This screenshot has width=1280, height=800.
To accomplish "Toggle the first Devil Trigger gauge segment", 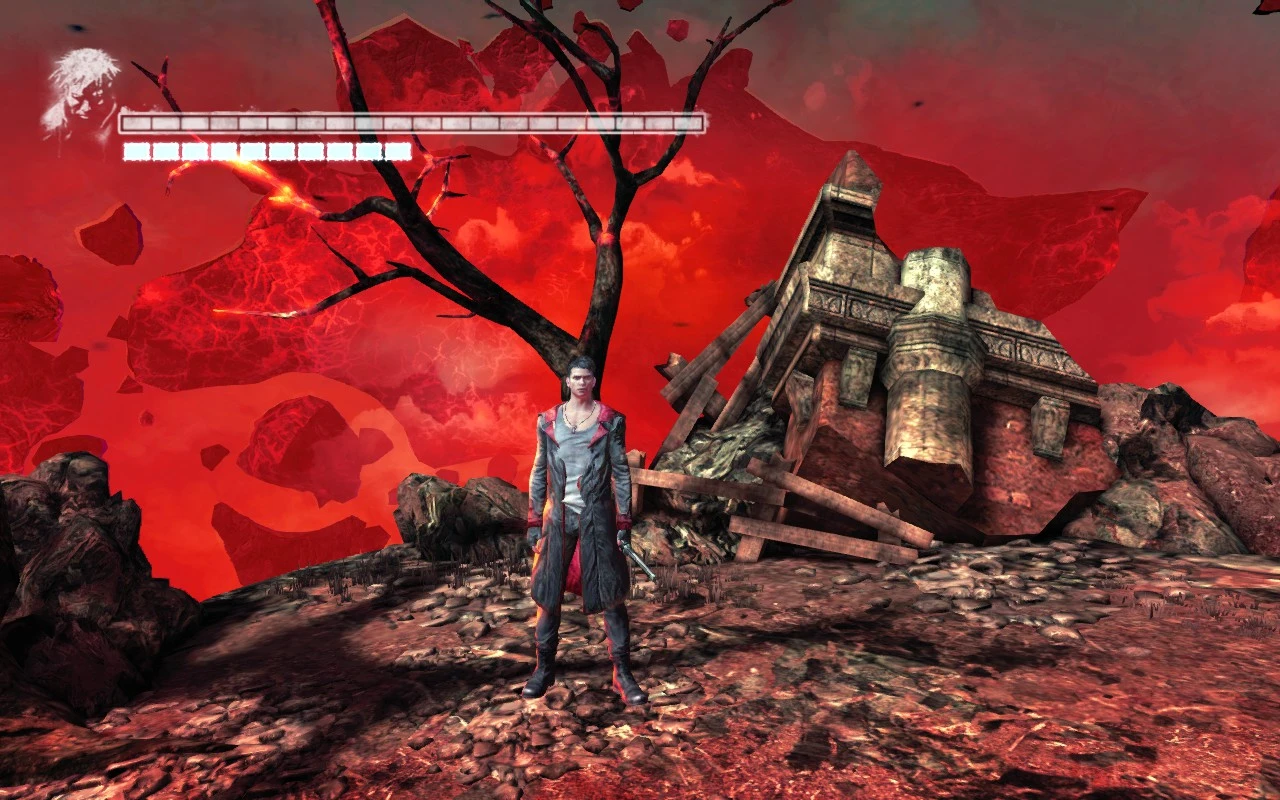I will [x=135, y=150].
